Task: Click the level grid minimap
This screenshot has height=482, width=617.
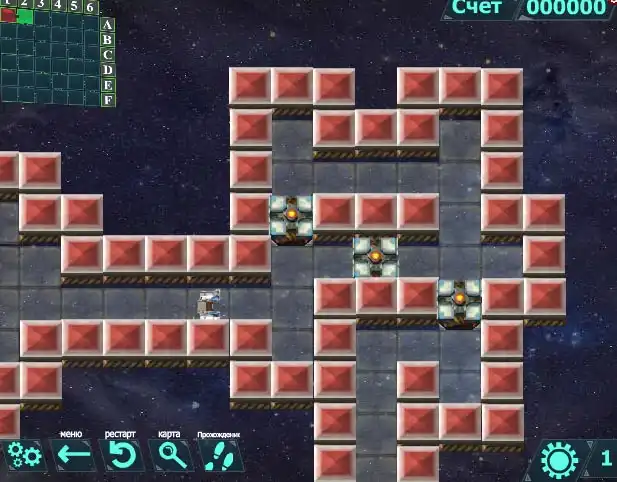Action: 50,58
